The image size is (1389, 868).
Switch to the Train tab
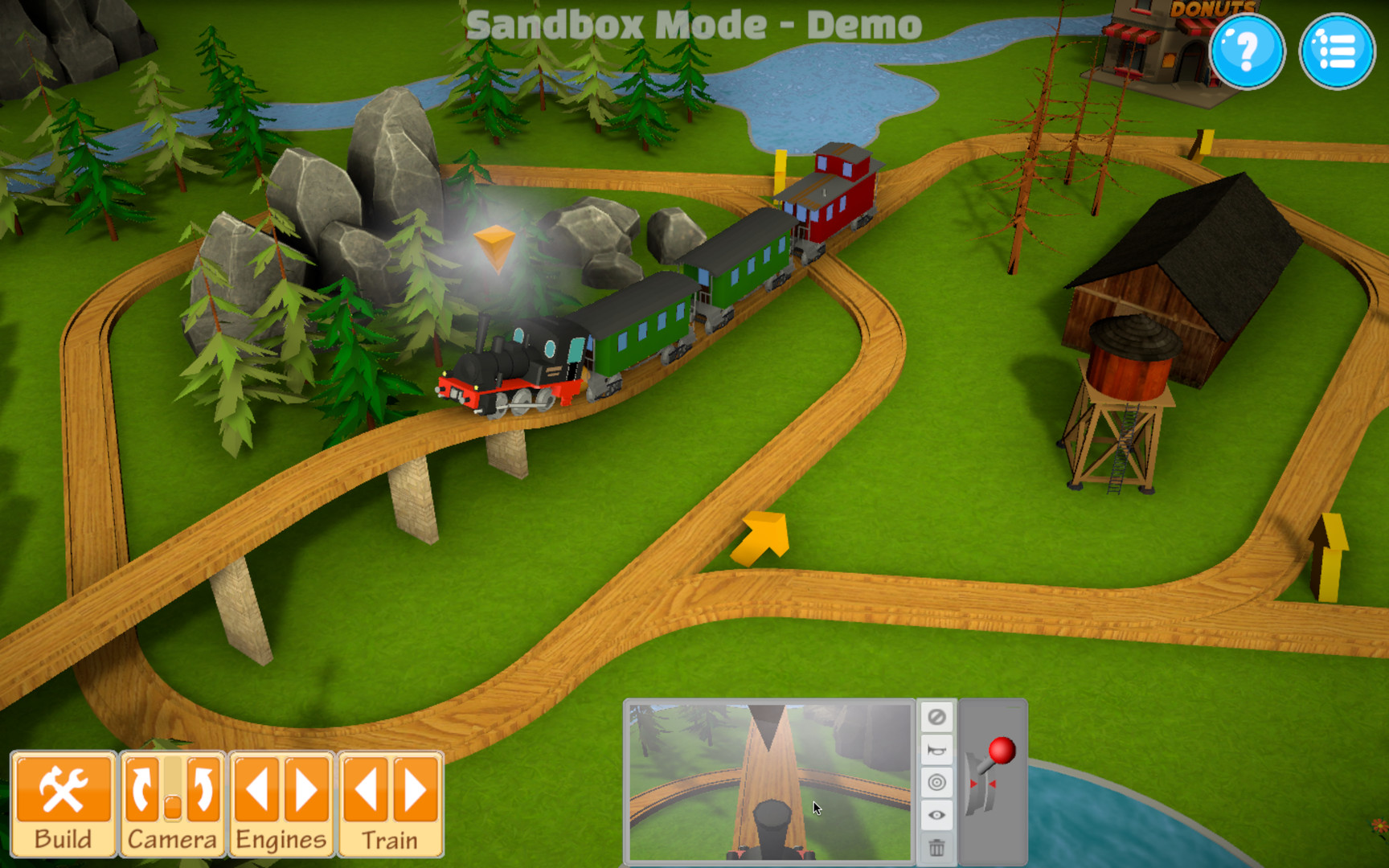pos(389,840)
